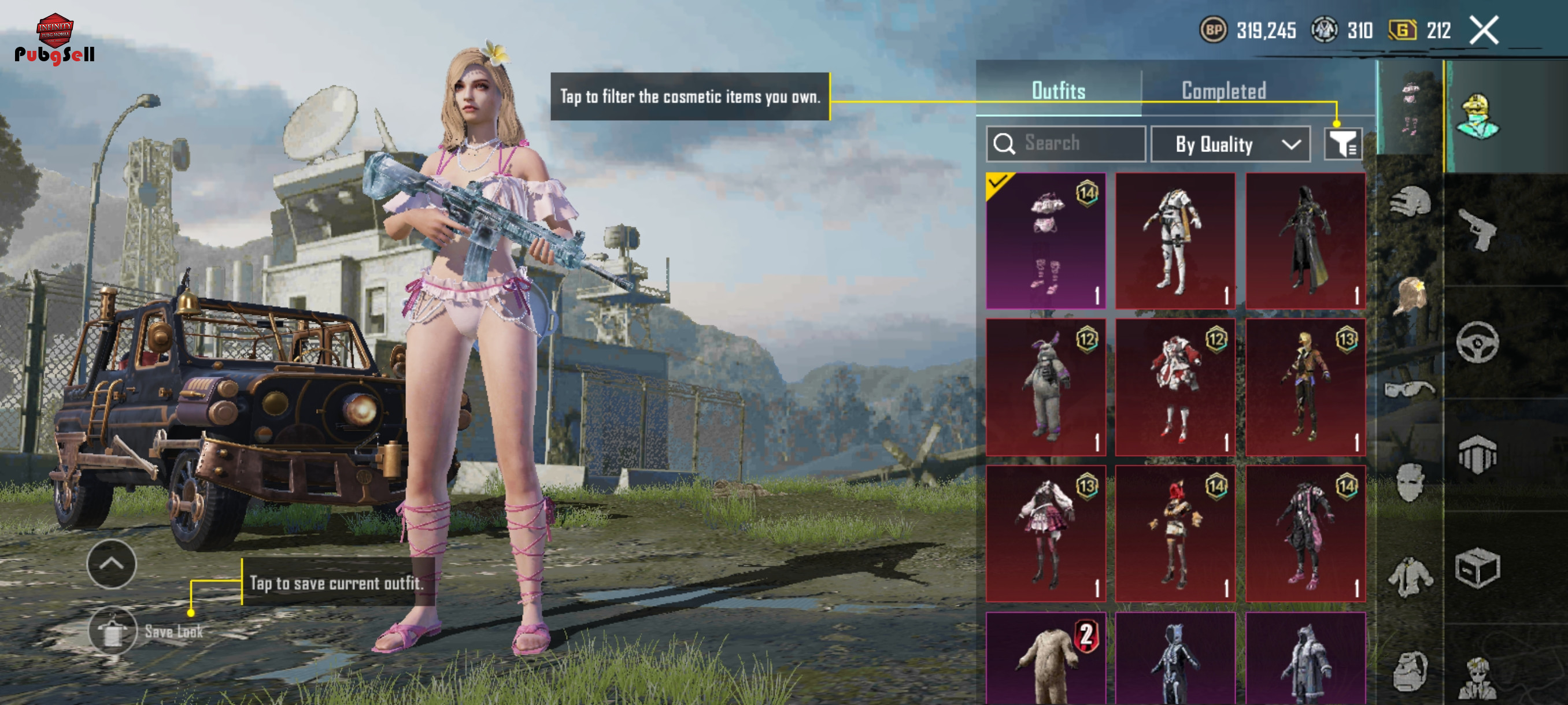Select the equipped pink bikini outfit

[1045, 240]
